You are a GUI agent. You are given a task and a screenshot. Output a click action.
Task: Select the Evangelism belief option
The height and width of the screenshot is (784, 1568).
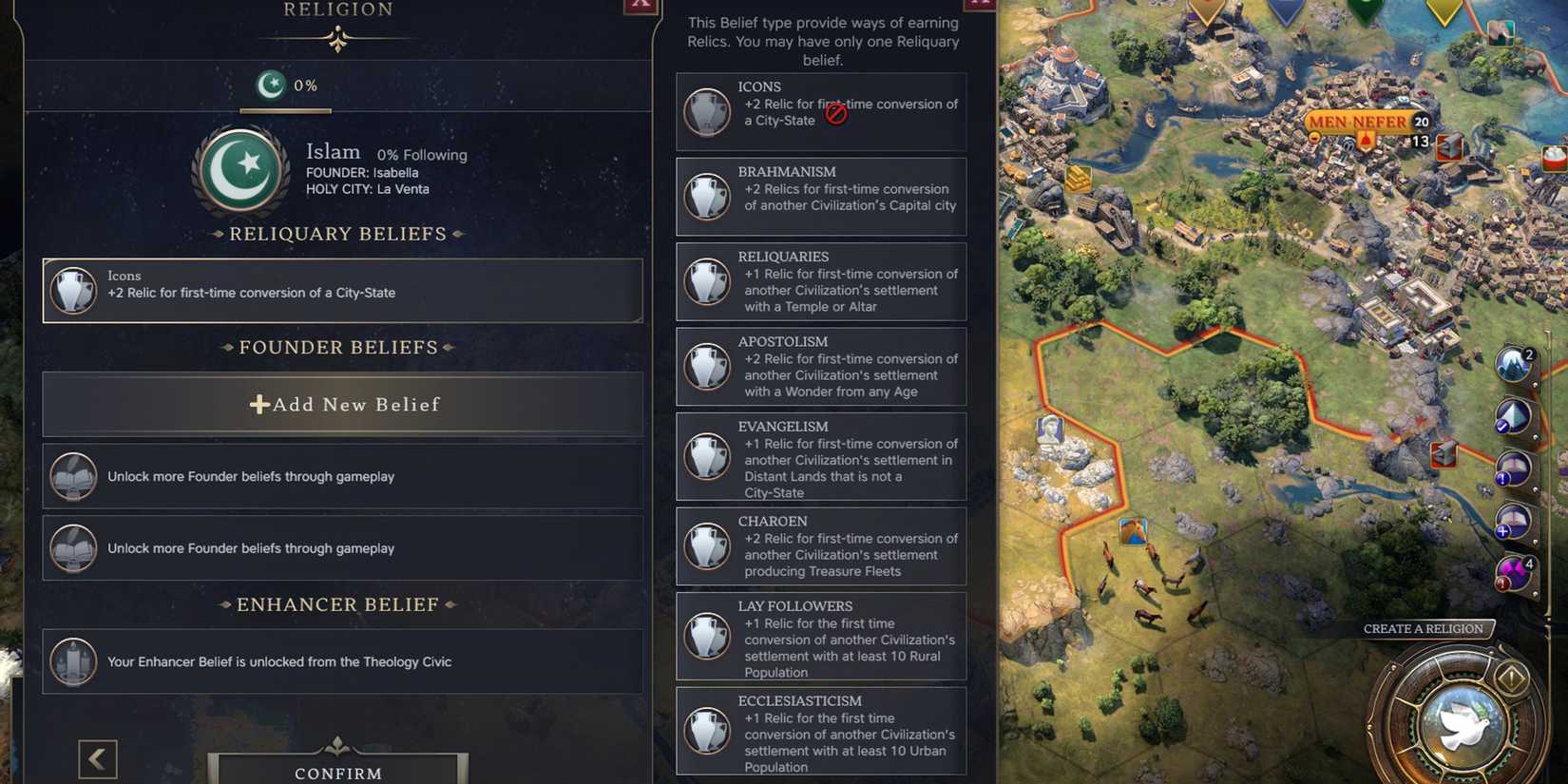coord(820,457)
